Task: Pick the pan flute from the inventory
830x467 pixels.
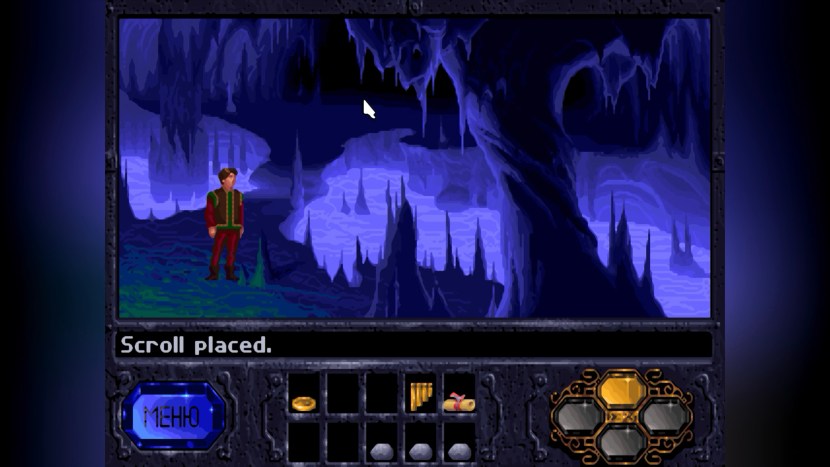Action: [x=420, y=396]
